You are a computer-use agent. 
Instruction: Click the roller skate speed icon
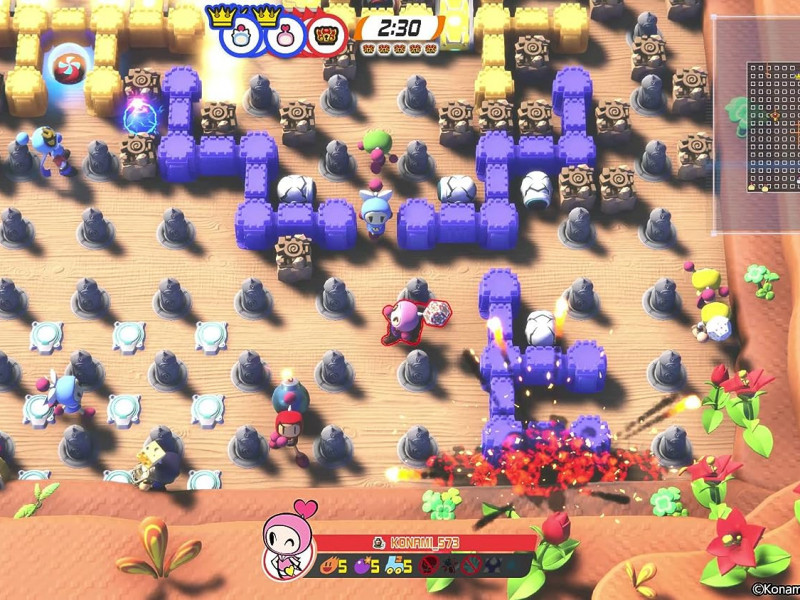pyautogui.click(x=394, y=567)
